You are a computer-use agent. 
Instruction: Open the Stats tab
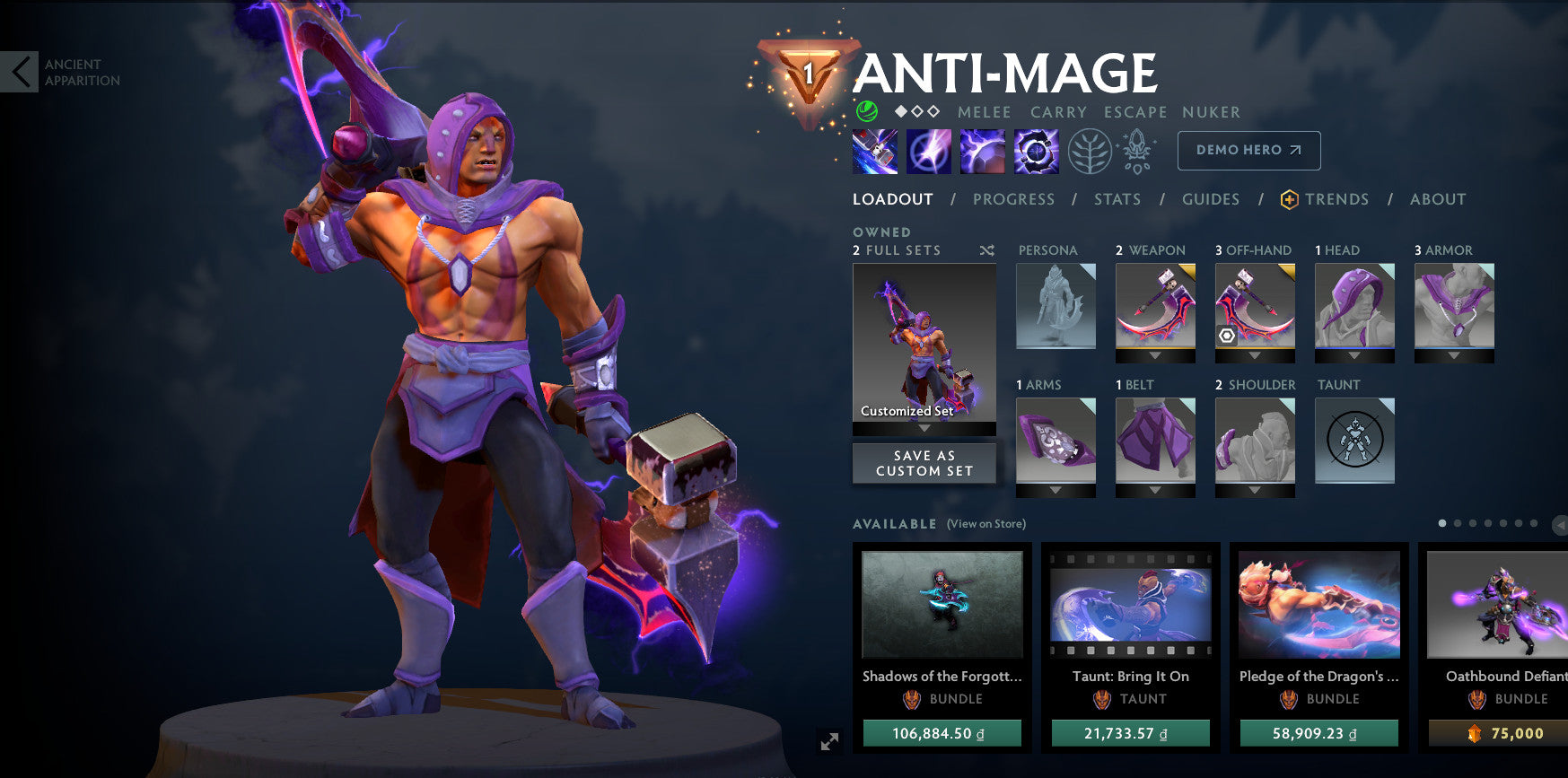1117,199
